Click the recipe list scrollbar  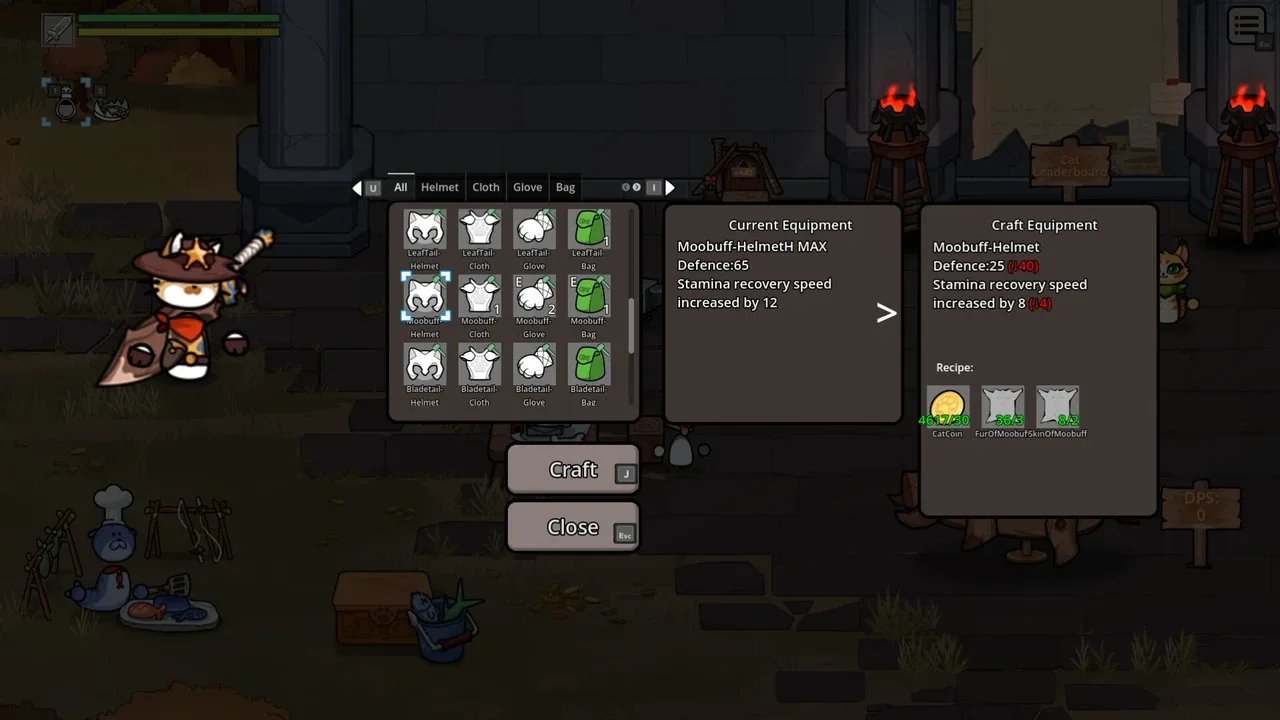632,325
